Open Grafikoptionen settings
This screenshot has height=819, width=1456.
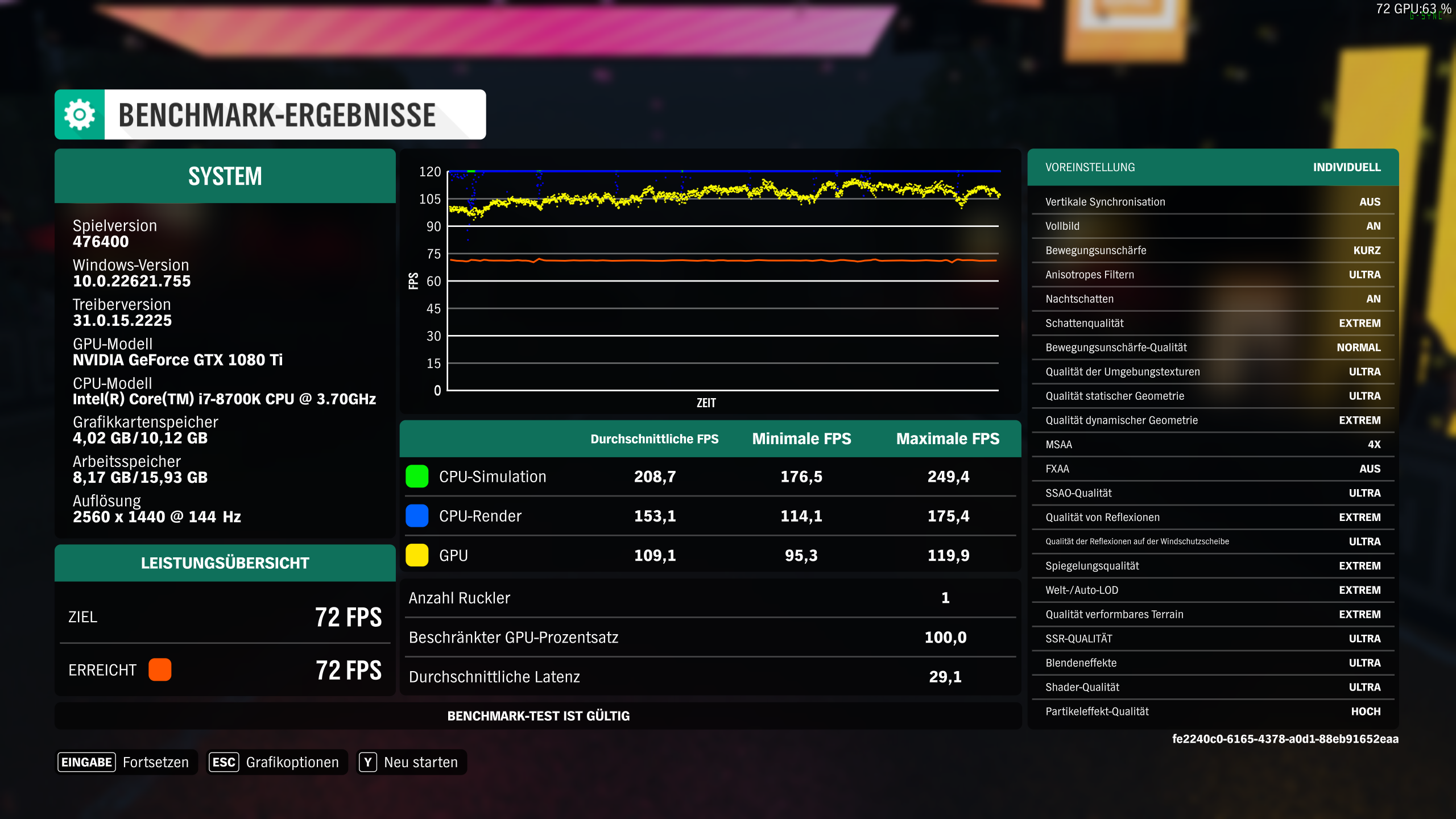[292, 762]
